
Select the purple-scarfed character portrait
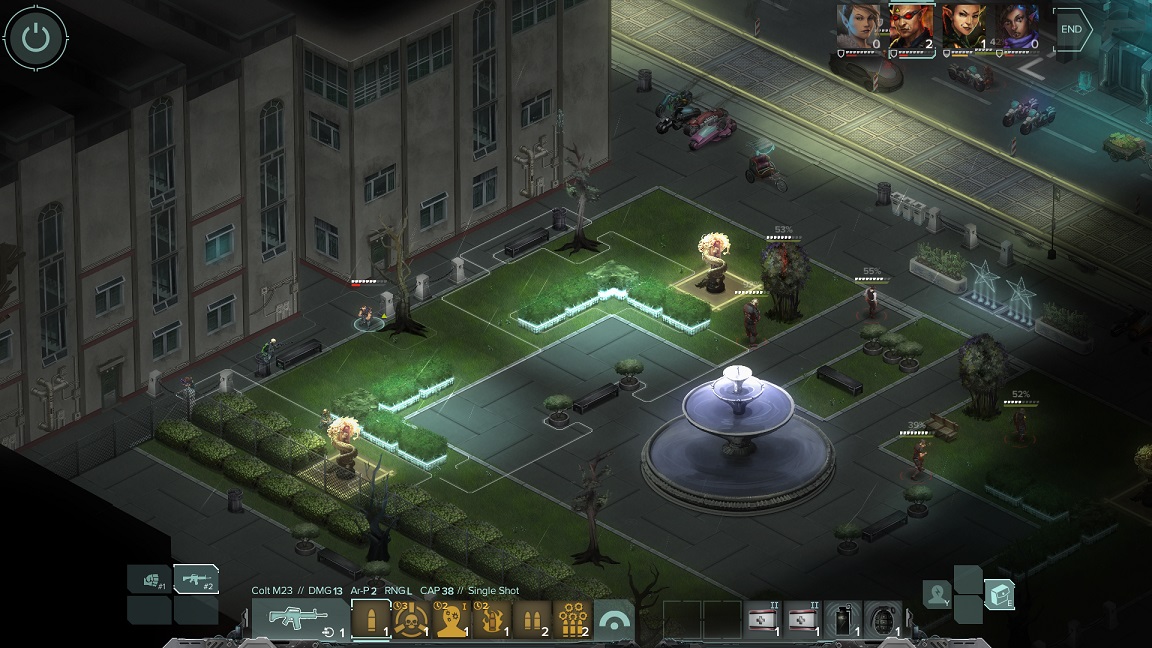[x=1017, y=26]
